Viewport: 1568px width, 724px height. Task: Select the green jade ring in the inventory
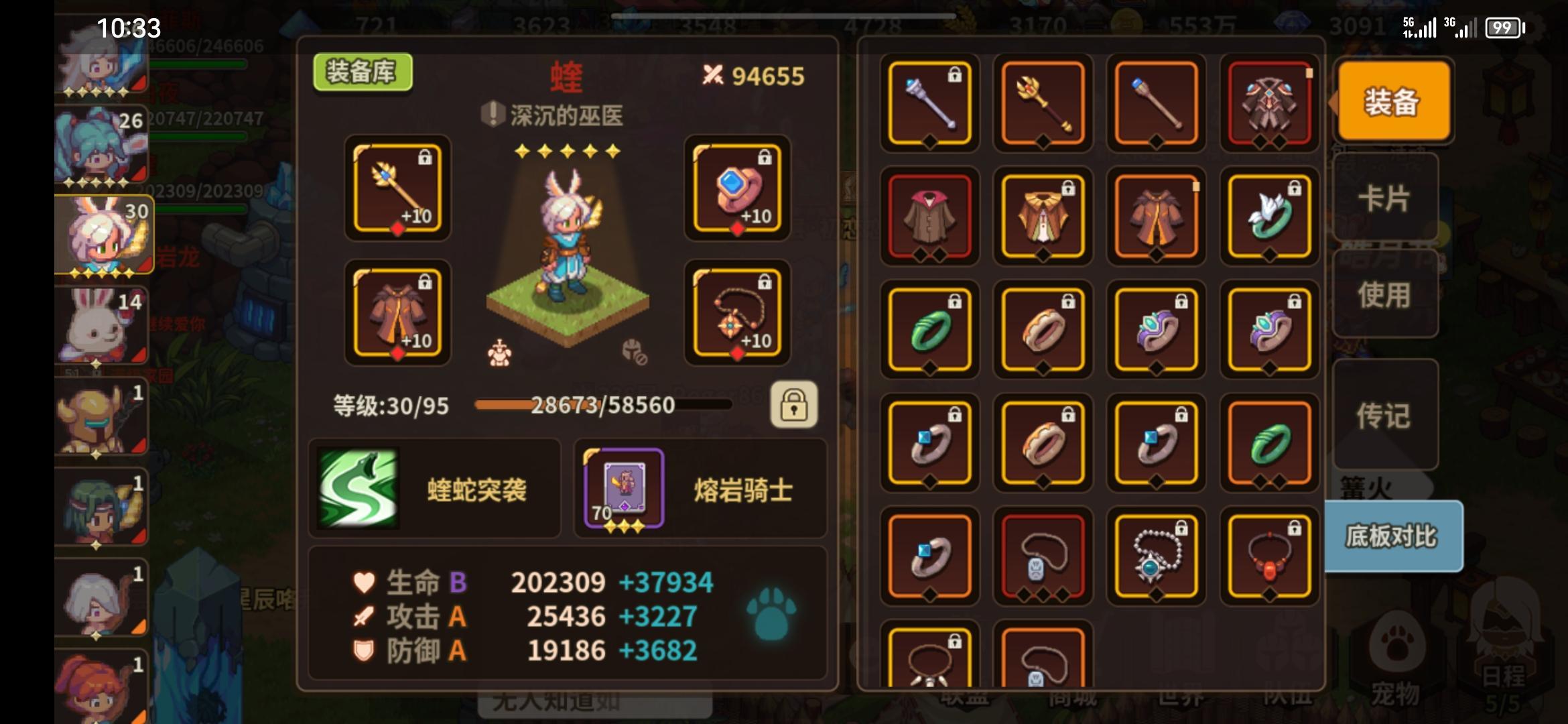[x=929, y=330]
